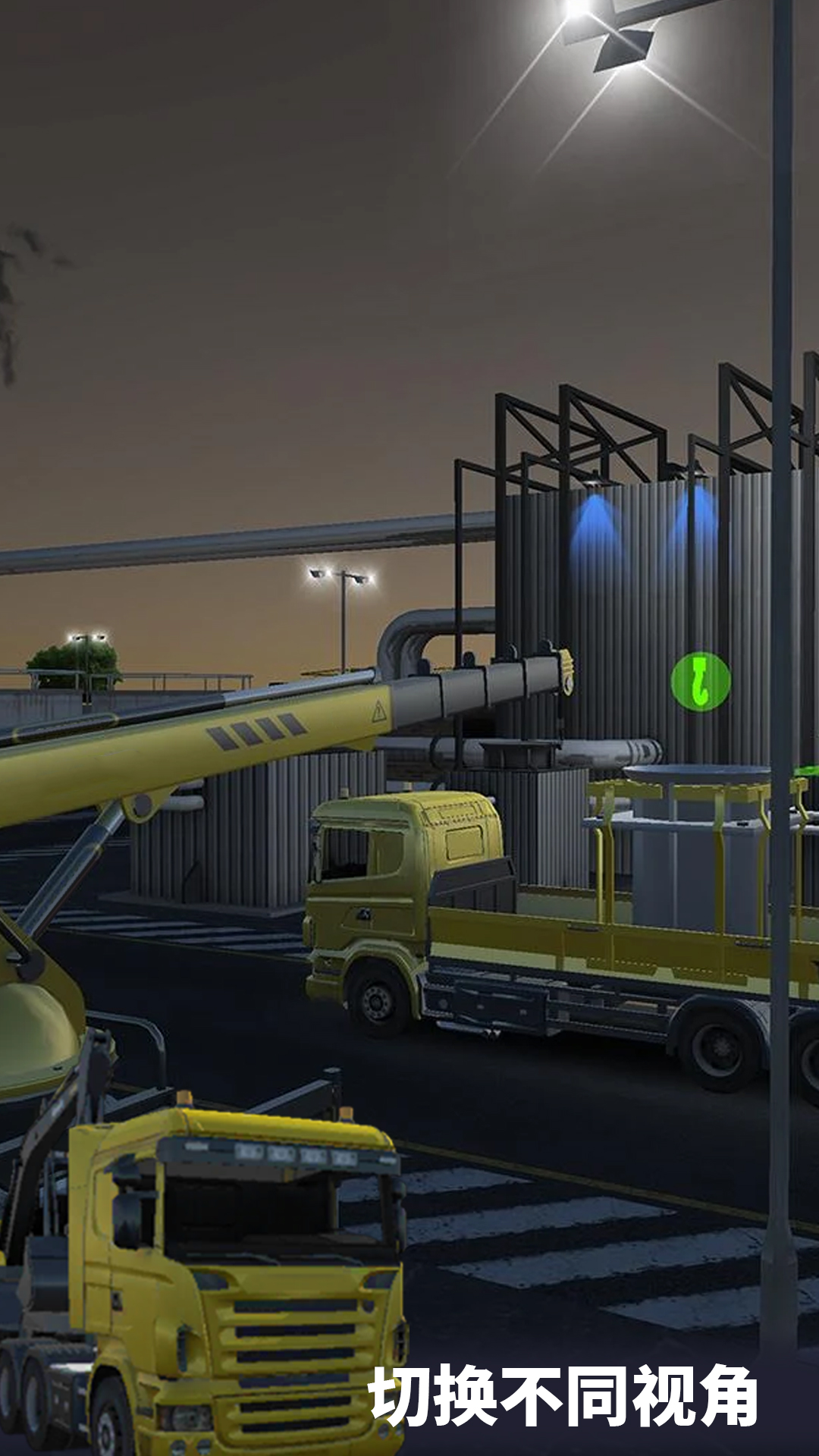Tap the green crane hook marker
The image size is (819, 1456).
tap(701, 680)
